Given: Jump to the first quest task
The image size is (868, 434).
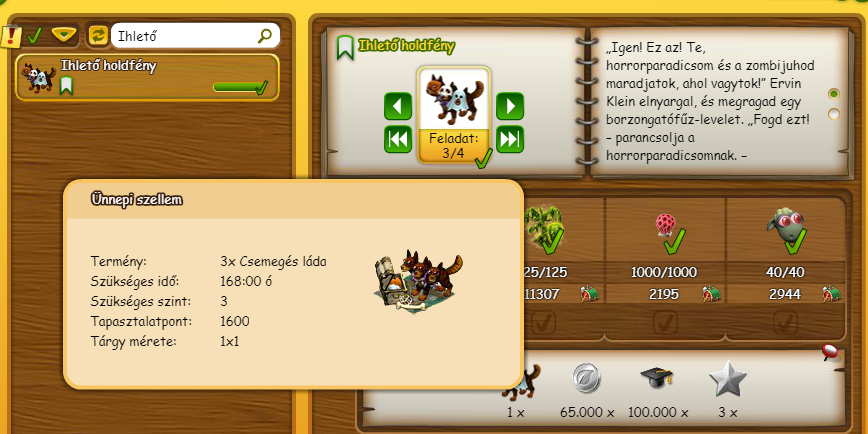Looking at the screenshot, I should pyautogui.click(x=398, y=139).
